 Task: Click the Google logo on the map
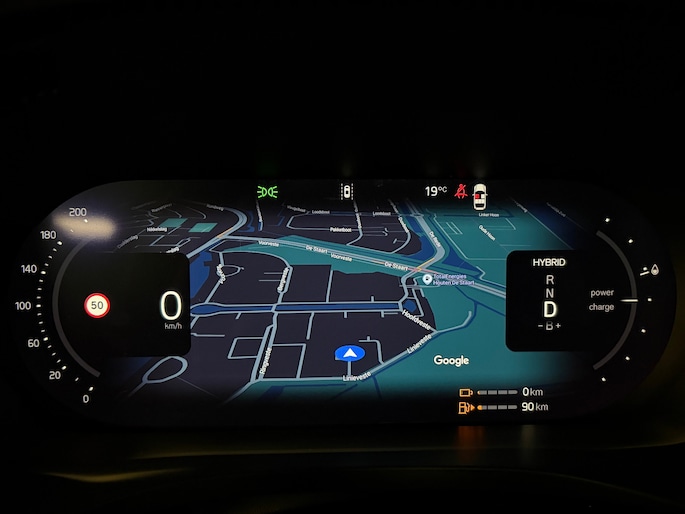[451, 360]
